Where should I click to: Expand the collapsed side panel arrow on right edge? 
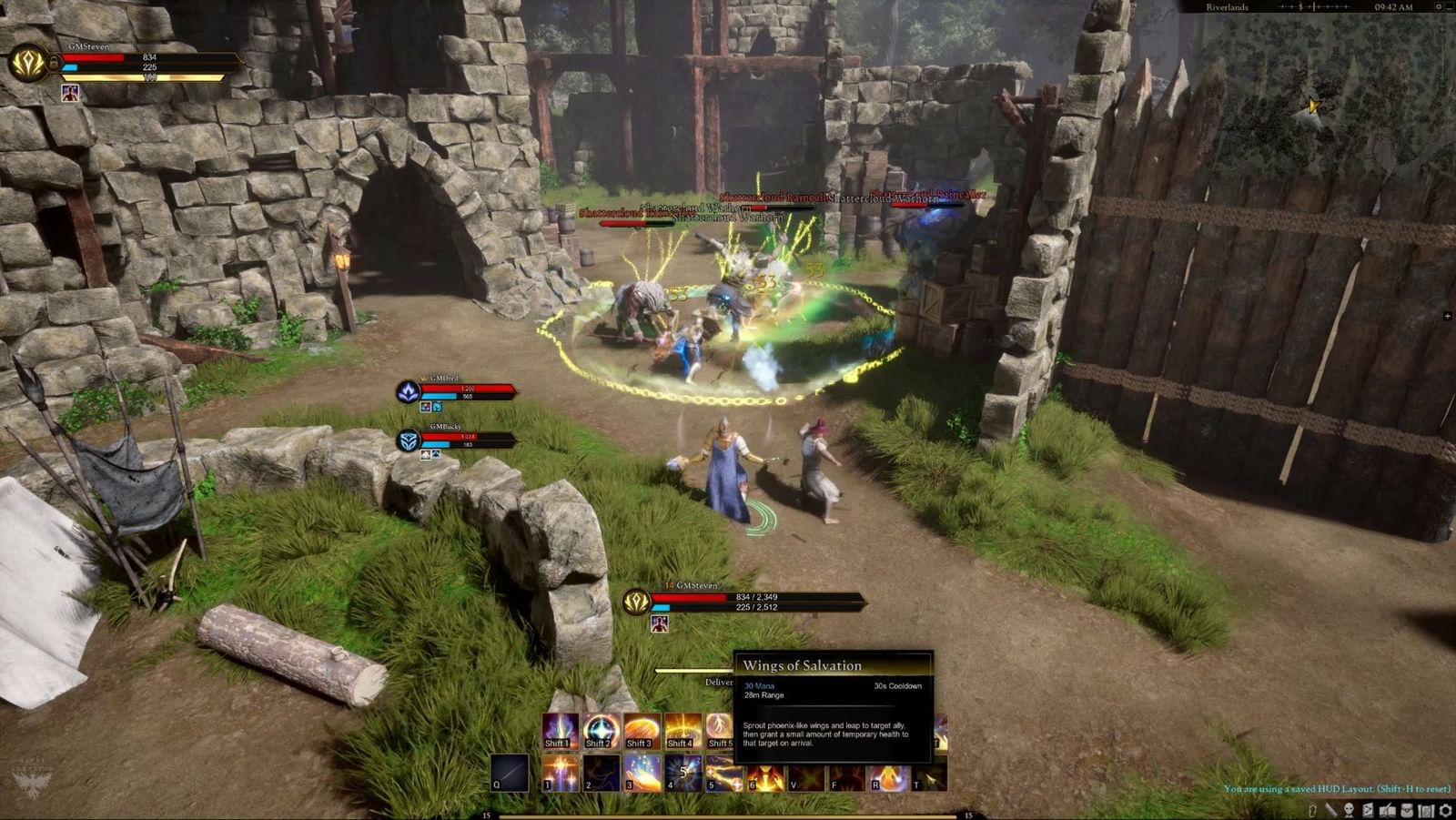(1449, 314)
